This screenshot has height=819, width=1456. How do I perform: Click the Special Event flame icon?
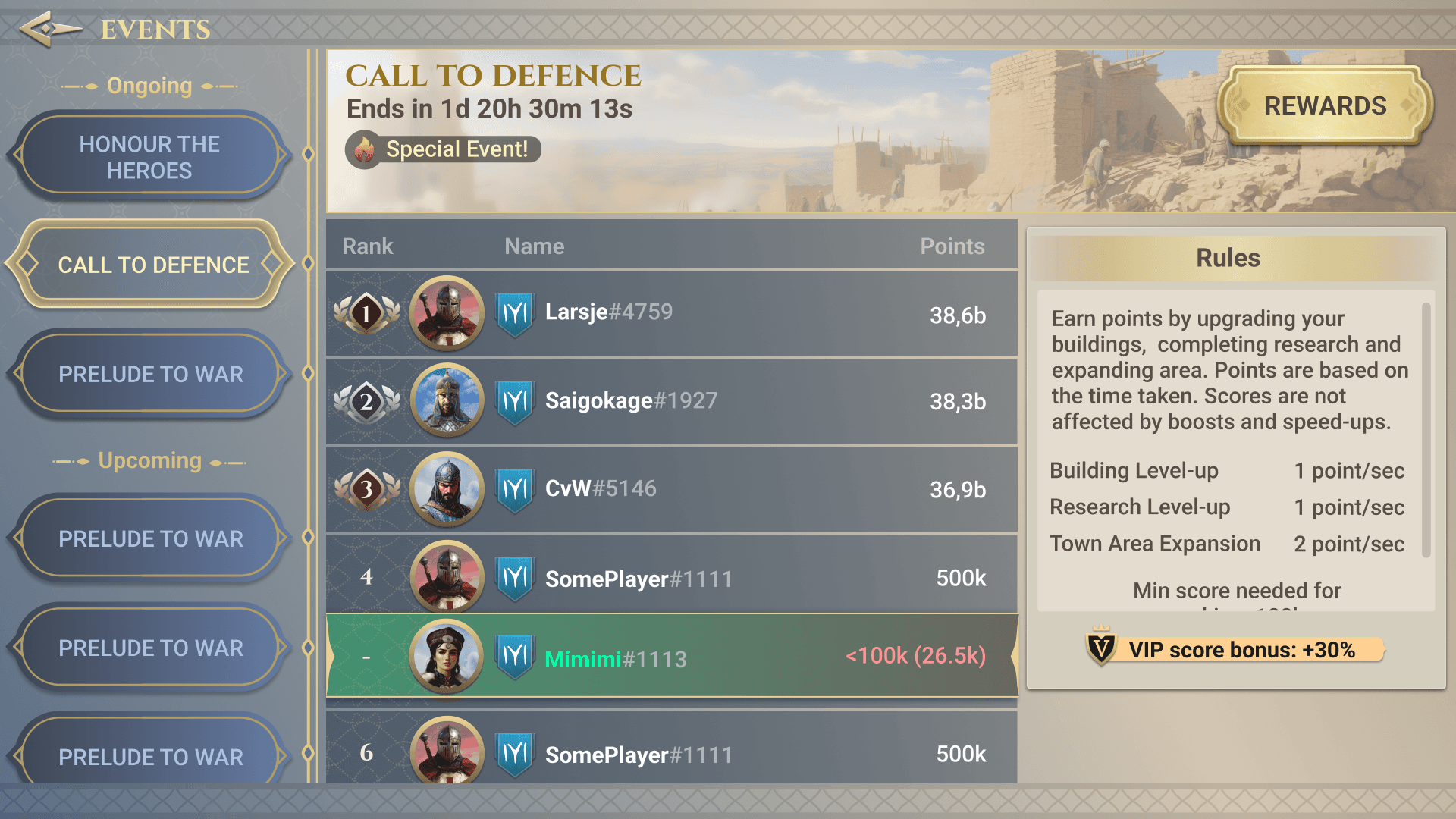[x=366, y=149]
